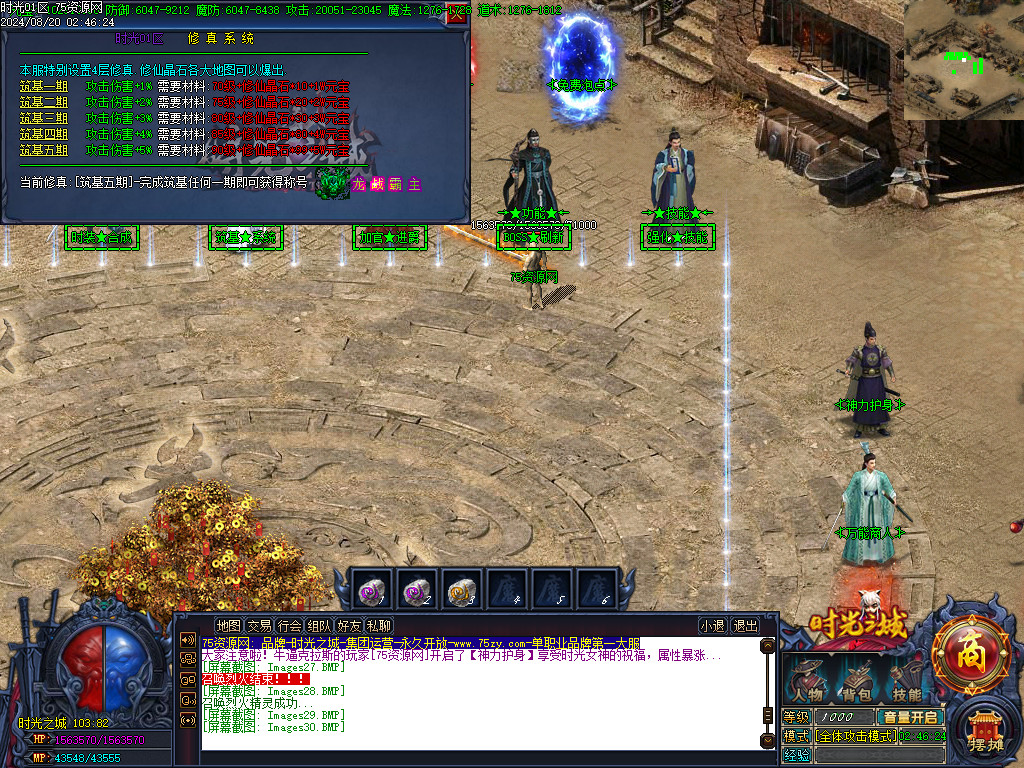
Task: Close the 修真系统 dialog window
Action: click(458, 14)
